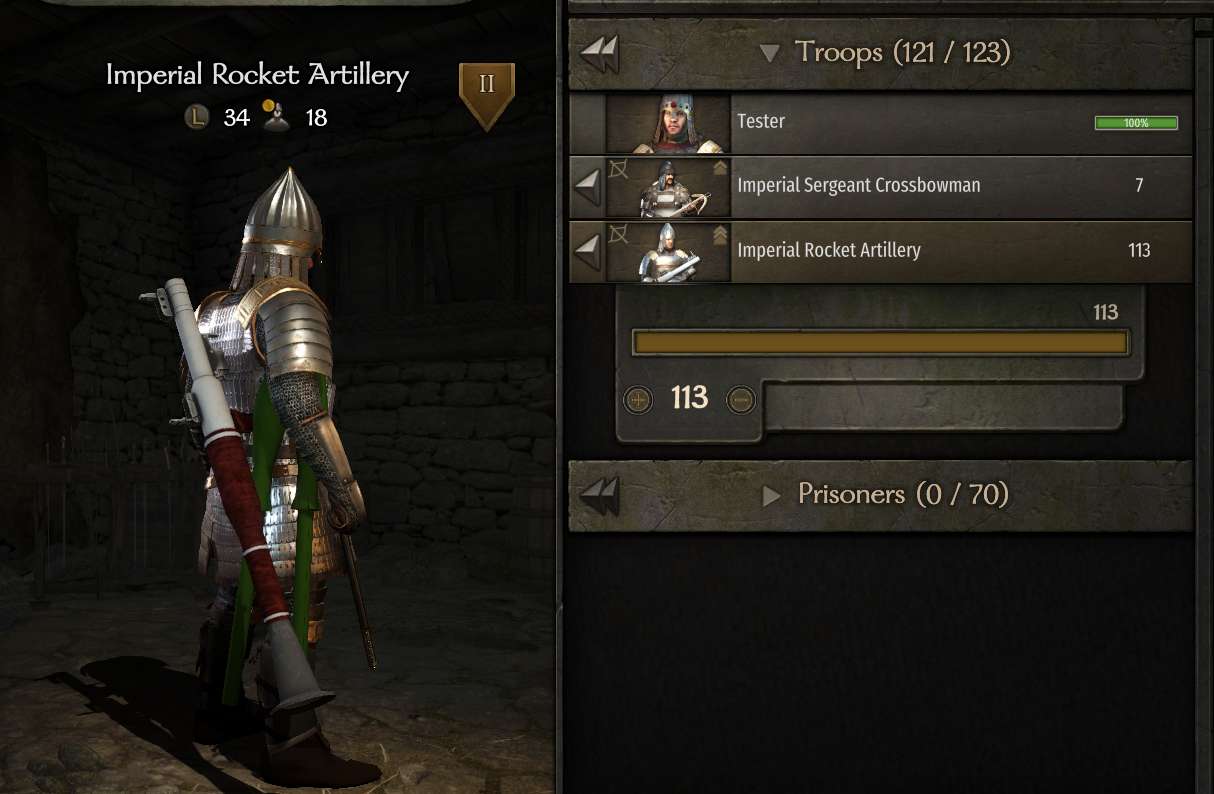Click the Imperial Sergeant Crossbowman upgrade chevron
The width and height of the screenshot is (1214, 794).
720,170
